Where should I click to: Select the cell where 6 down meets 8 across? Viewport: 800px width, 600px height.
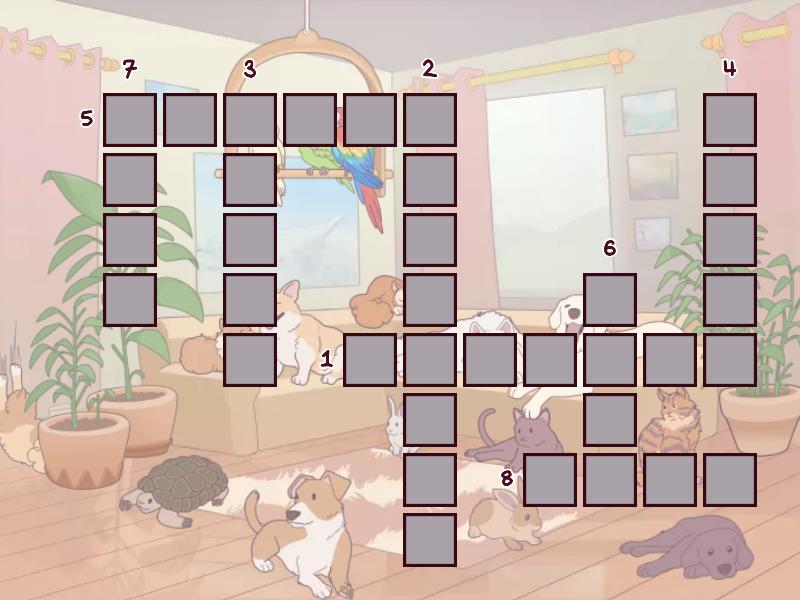pyautogui.click(x=610, y=480)
